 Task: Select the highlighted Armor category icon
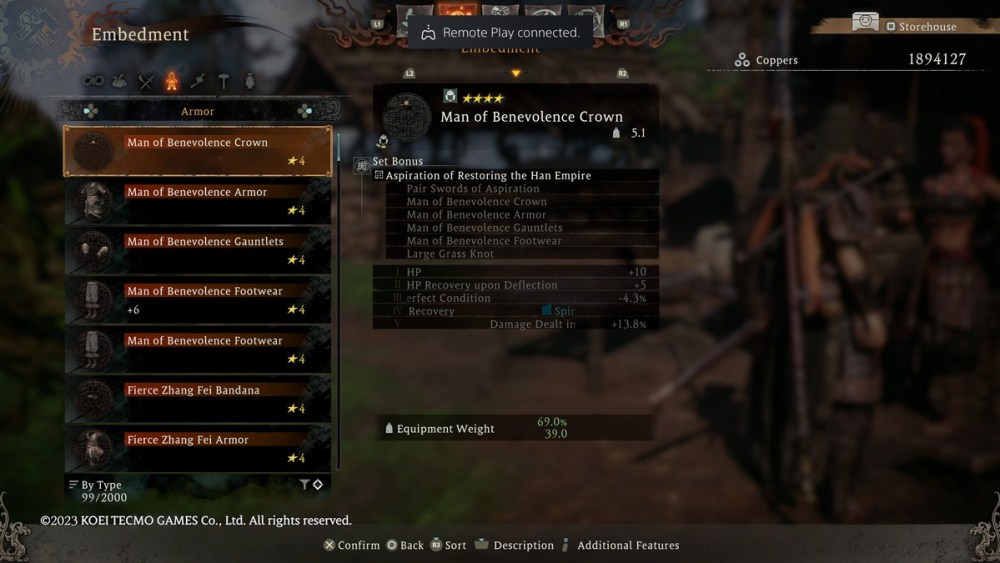[x=172, y=82]
